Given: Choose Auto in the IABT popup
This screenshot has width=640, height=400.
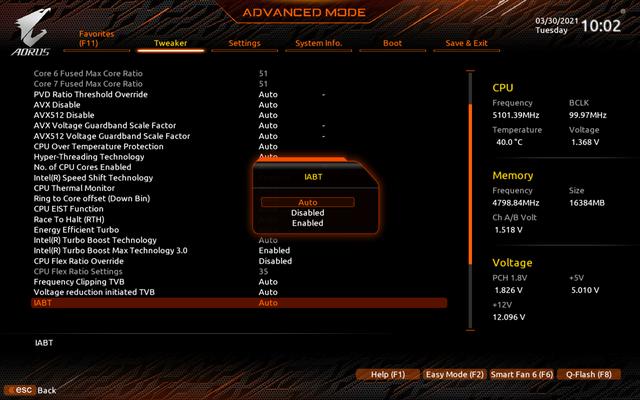Looking at the screenshot, I should [x=308, y=202].
